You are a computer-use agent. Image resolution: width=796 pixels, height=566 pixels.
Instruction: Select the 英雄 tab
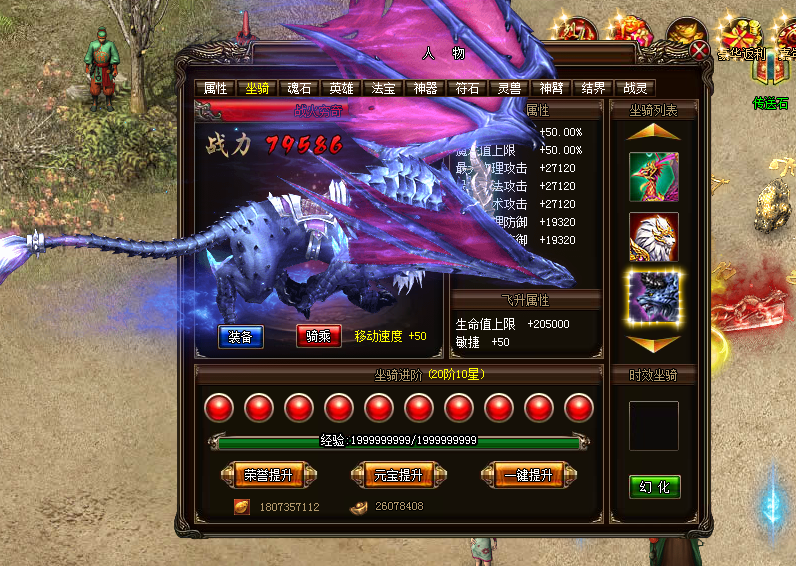coord(341,88)
